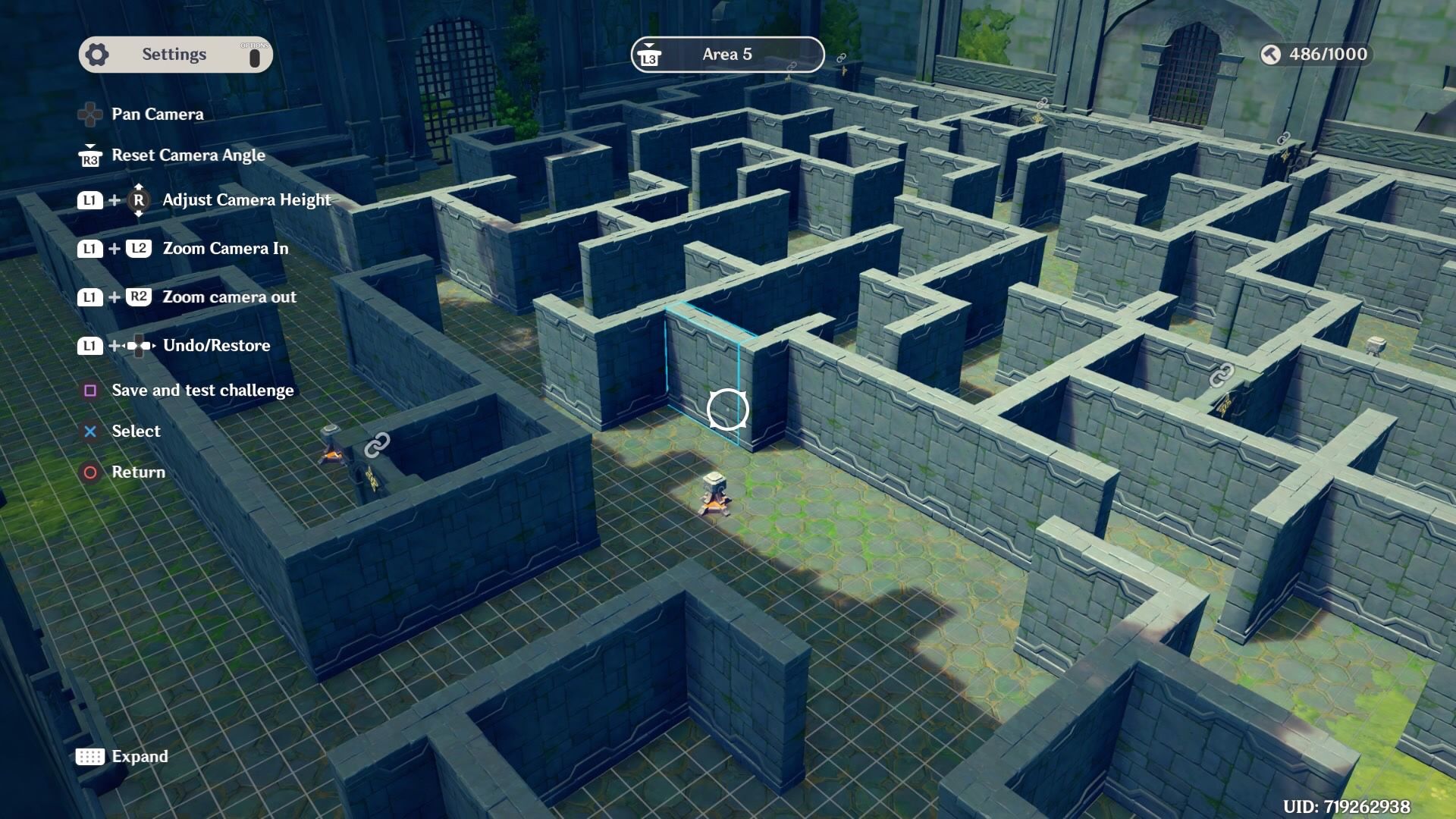Image resolution: width=1456 pixels, height=819 pixels.
Task: Click the square Save and test challenge symbol
Action: tap(90, 390)
